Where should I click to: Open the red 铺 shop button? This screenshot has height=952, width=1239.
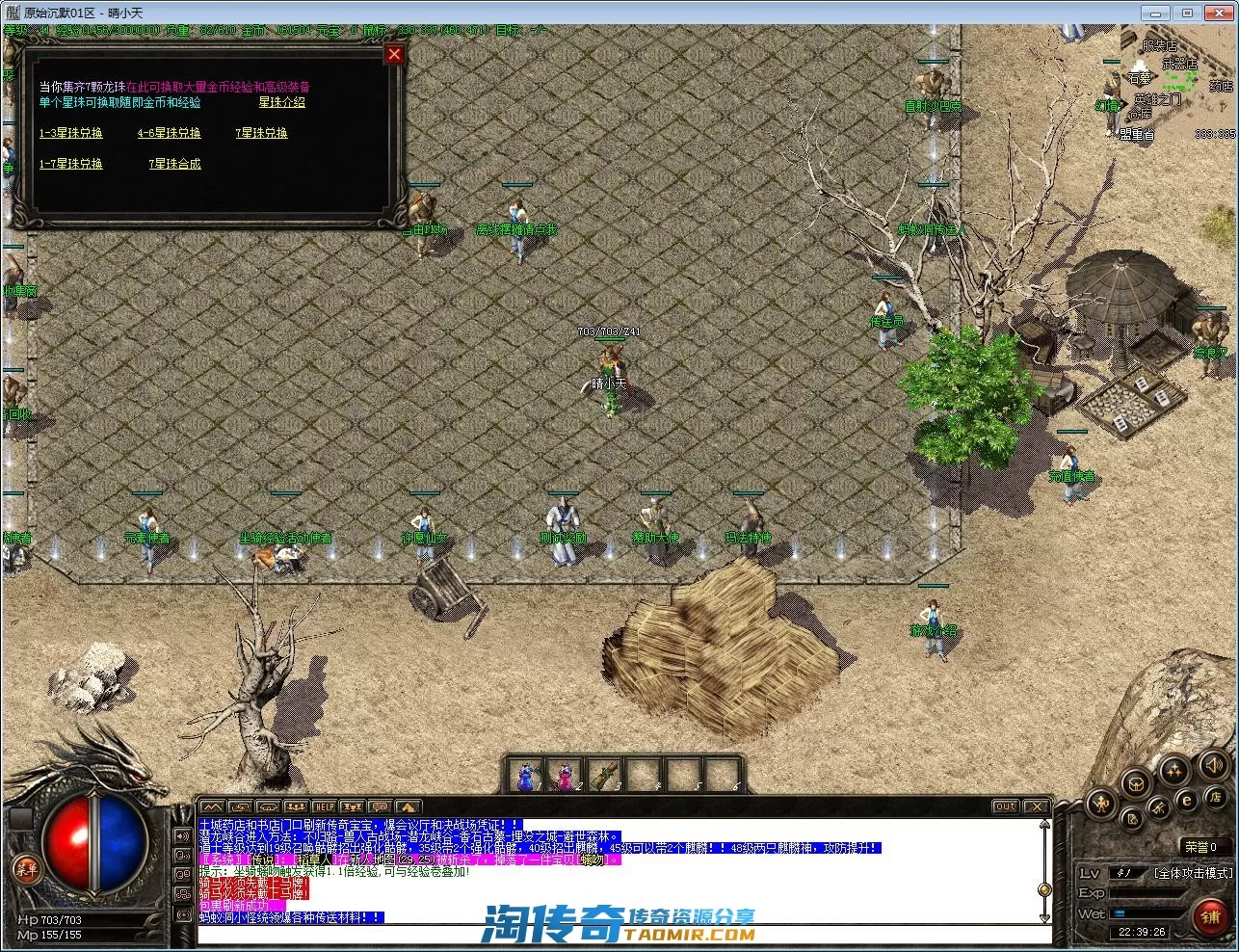pyautogui.click(x=1211, y=916)
